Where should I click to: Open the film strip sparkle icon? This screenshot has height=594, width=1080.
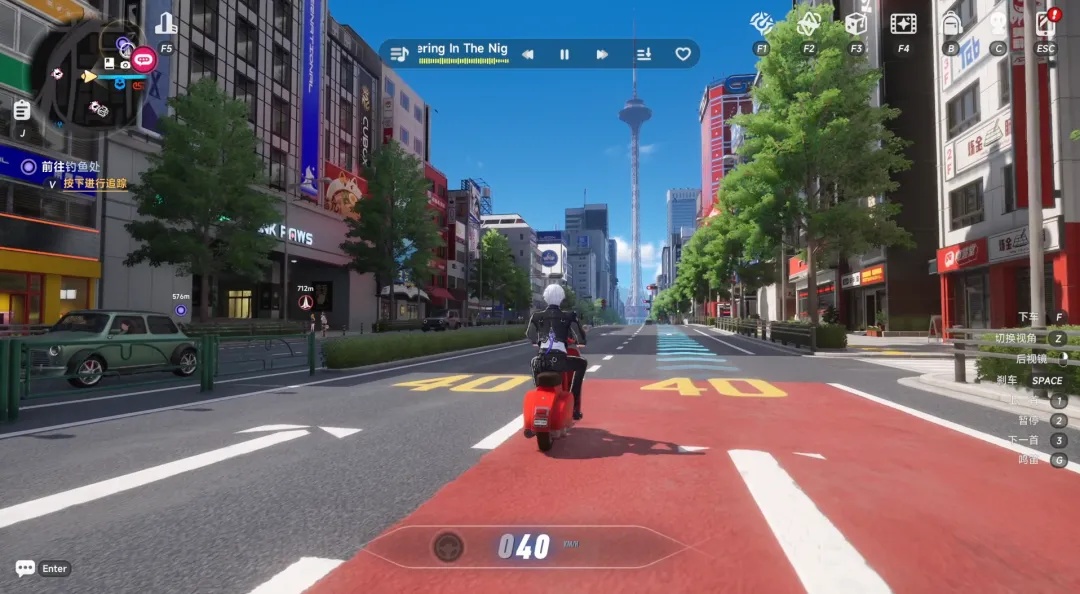(904, 23)
